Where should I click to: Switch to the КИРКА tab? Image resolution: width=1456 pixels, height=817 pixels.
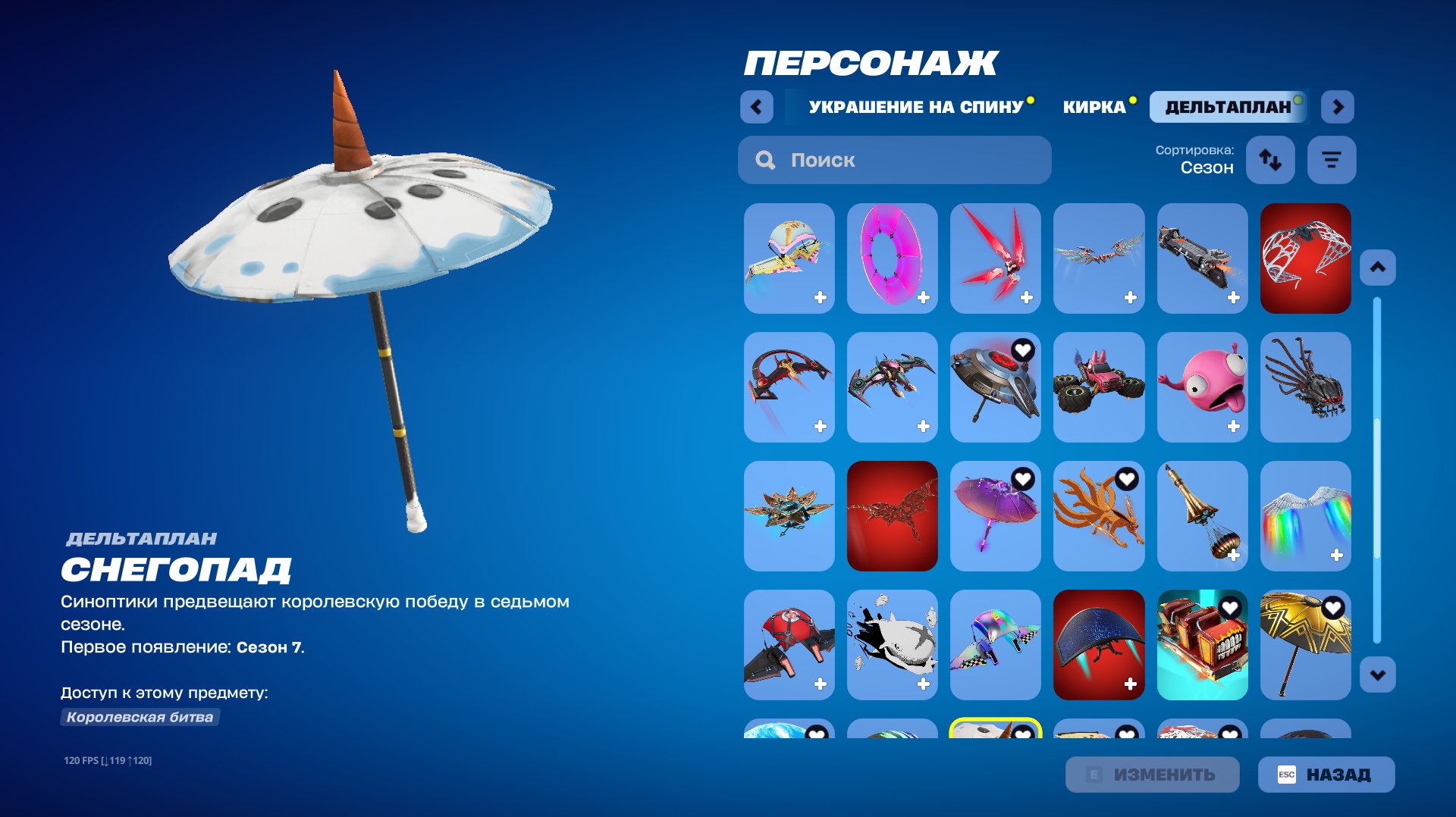click(1095, 107)
